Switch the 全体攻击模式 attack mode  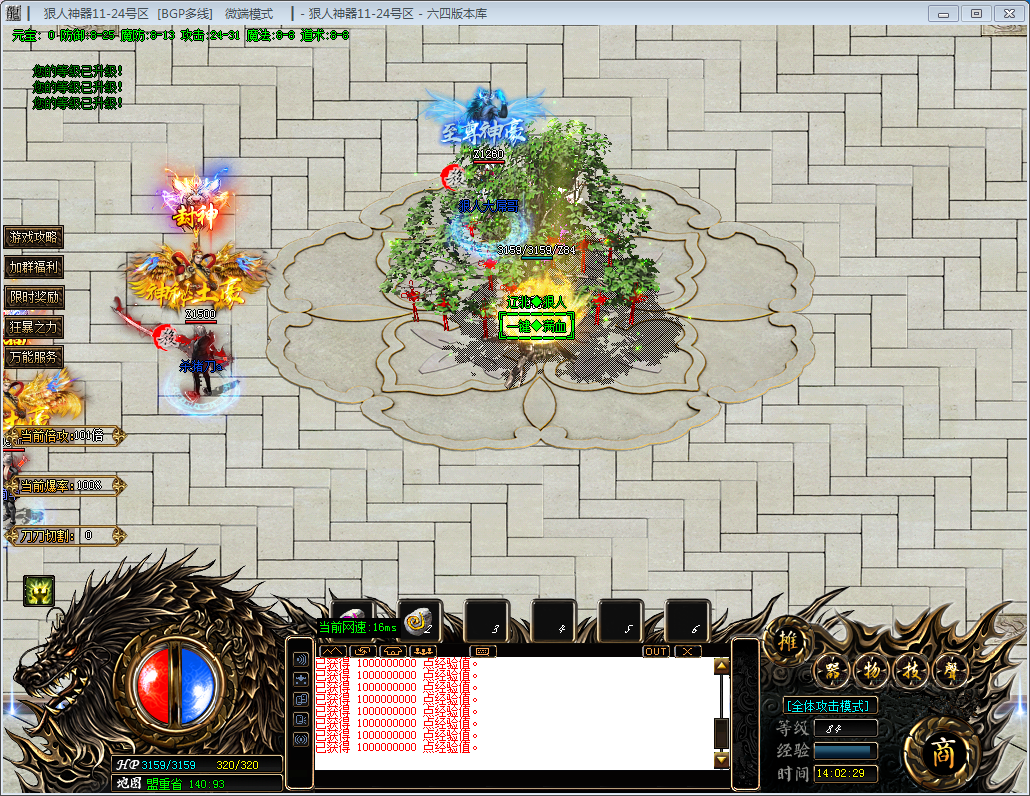832,705
